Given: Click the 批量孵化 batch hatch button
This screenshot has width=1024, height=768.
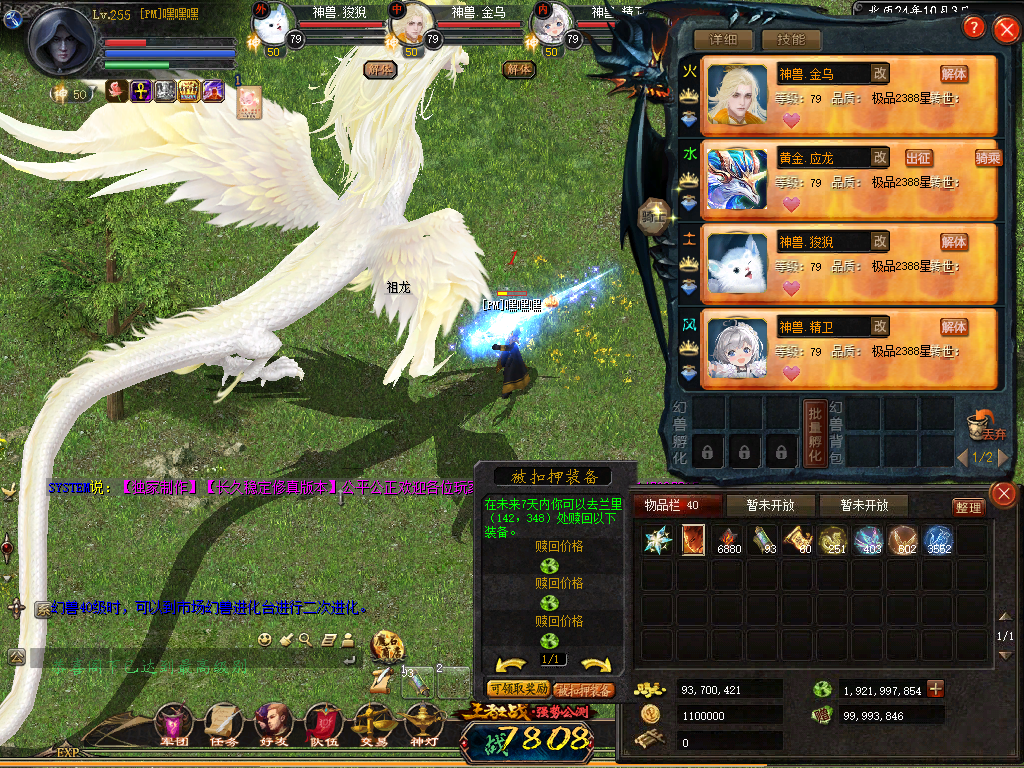Looking at the screenshot, I should click(x=815, y=433).
